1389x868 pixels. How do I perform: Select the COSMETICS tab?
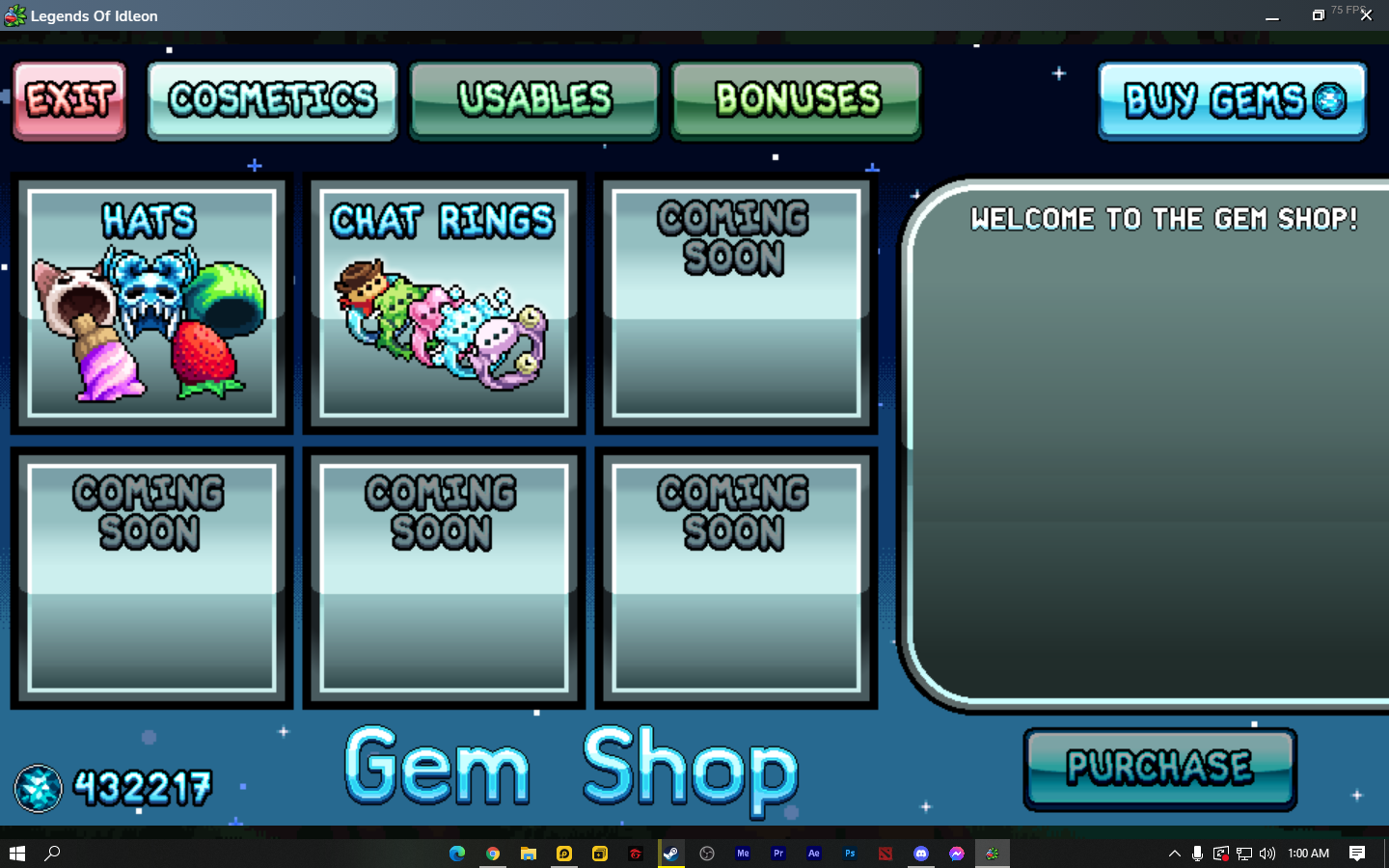pos(272,99)
